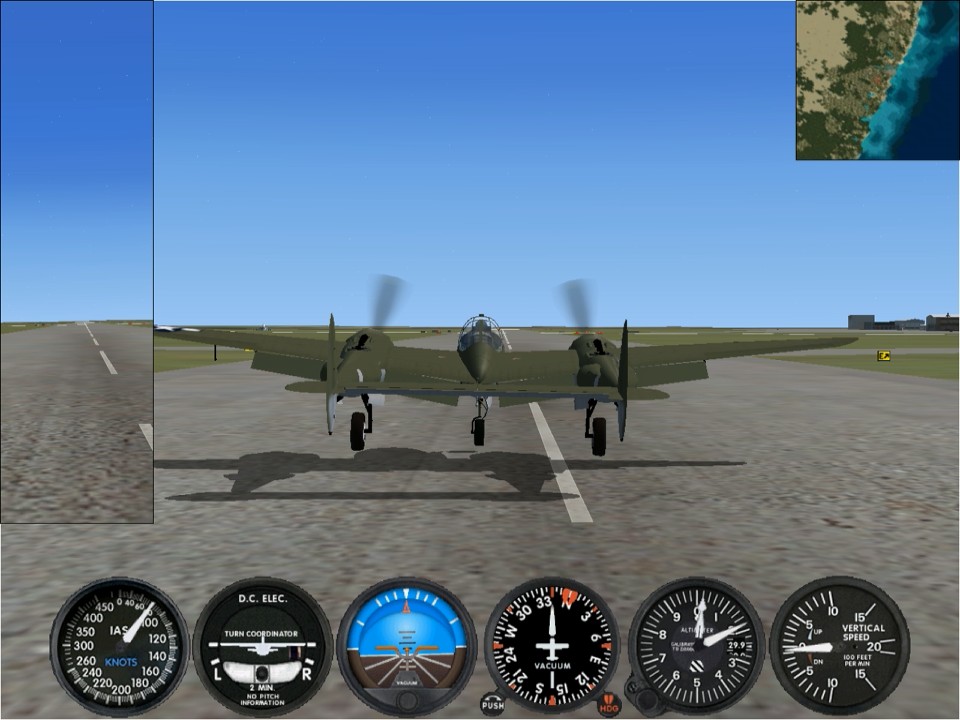Open the terrain minimap view
The width and height of the screenshot is (960, 720).
click(877, 80)
